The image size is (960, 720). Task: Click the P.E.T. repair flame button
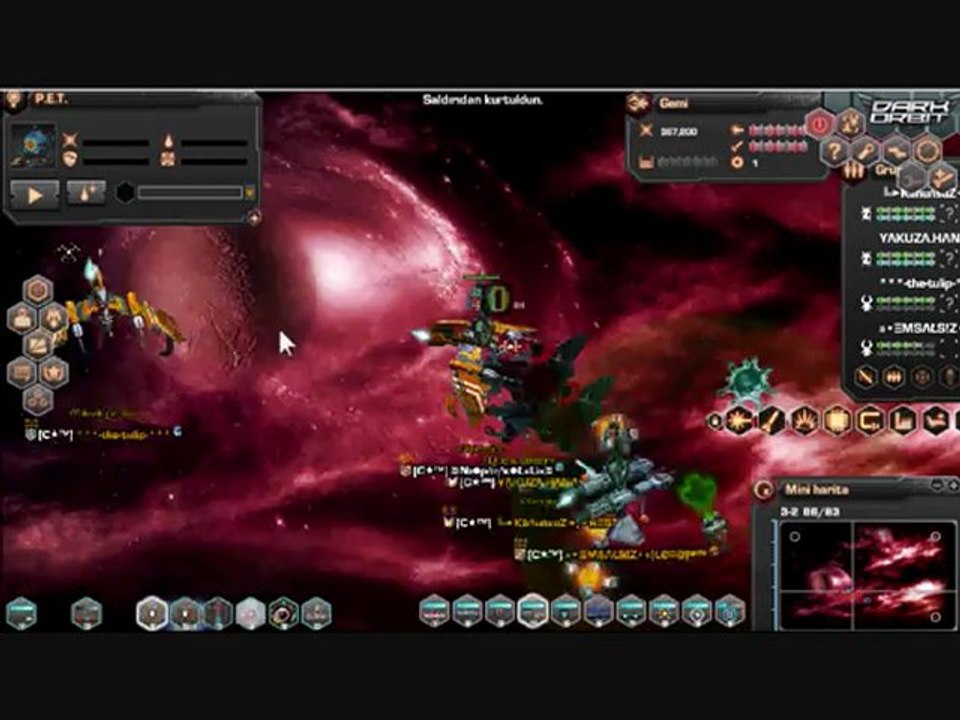pos(86,194)
